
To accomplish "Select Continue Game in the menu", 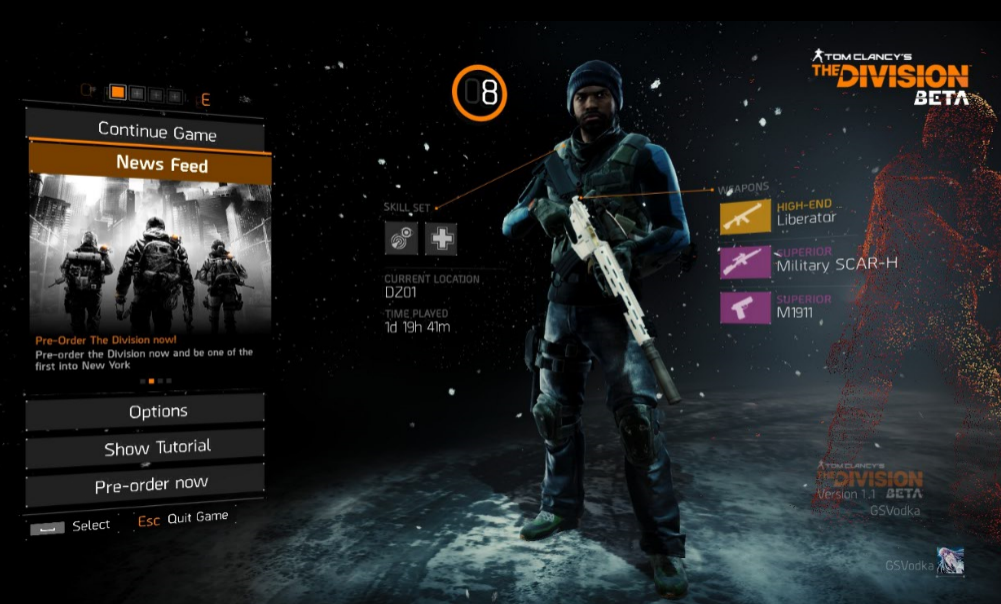I will pyautogui.click(x=157, y=131).
